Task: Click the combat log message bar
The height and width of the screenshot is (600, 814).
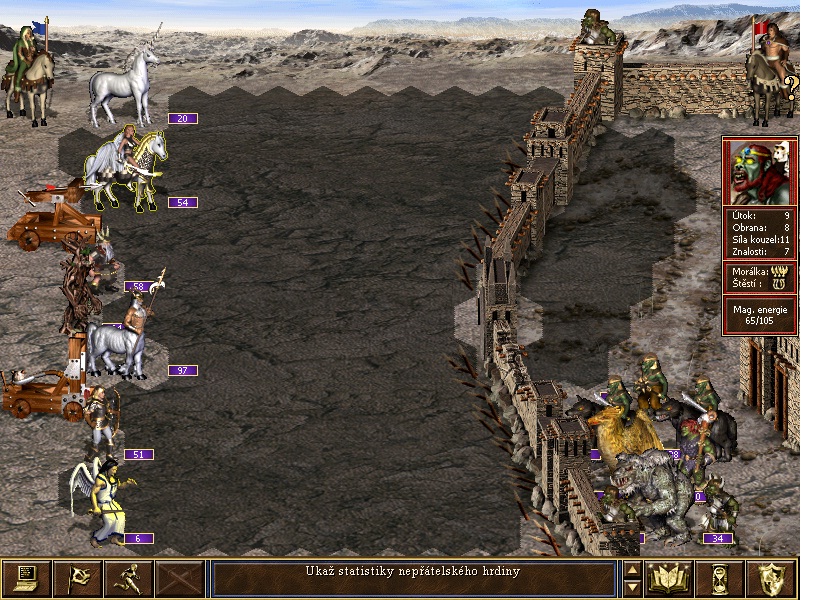Action: [x=413, y=578]
